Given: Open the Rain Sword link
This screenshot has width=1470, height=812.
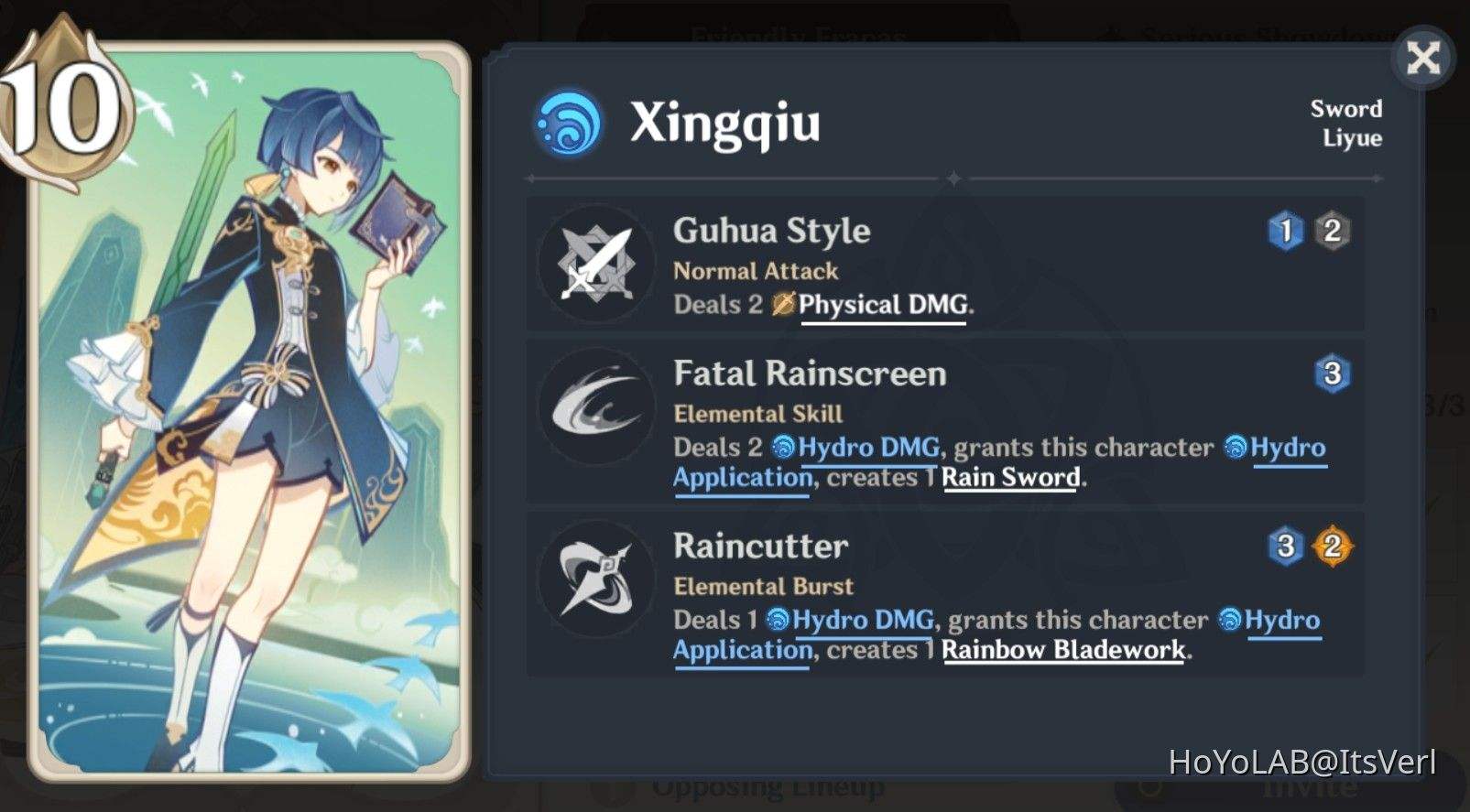Looking at the screenshot, I should (1009, 477).
